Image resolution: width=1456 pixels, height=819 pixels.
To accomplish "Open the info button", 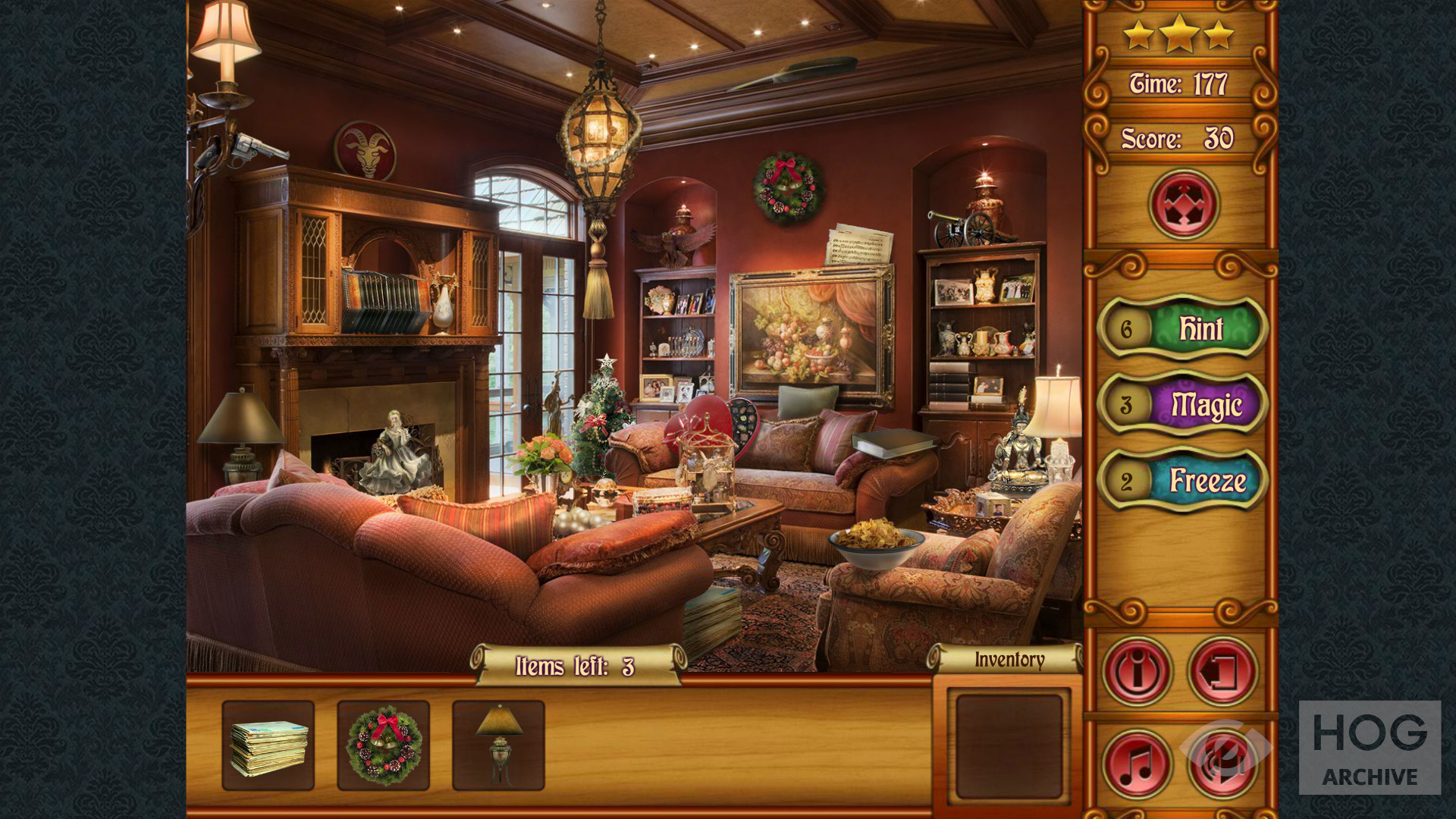I will tap(1137, 671).
